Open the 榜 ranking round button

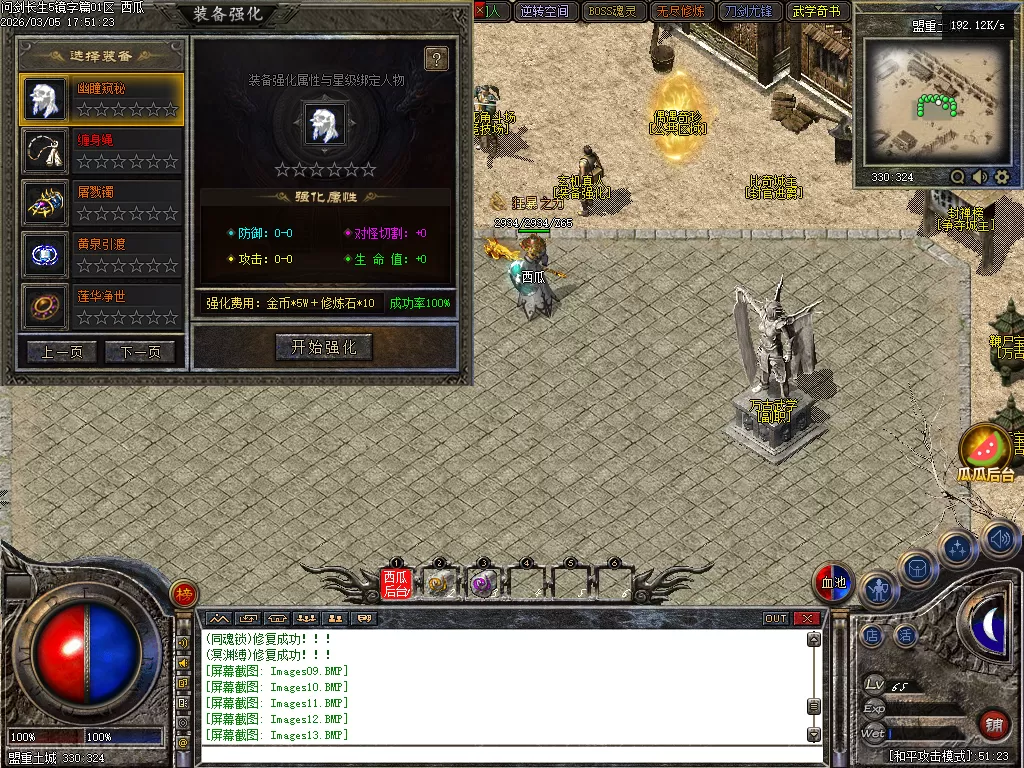pyautogui.click(x=183, y=594)
